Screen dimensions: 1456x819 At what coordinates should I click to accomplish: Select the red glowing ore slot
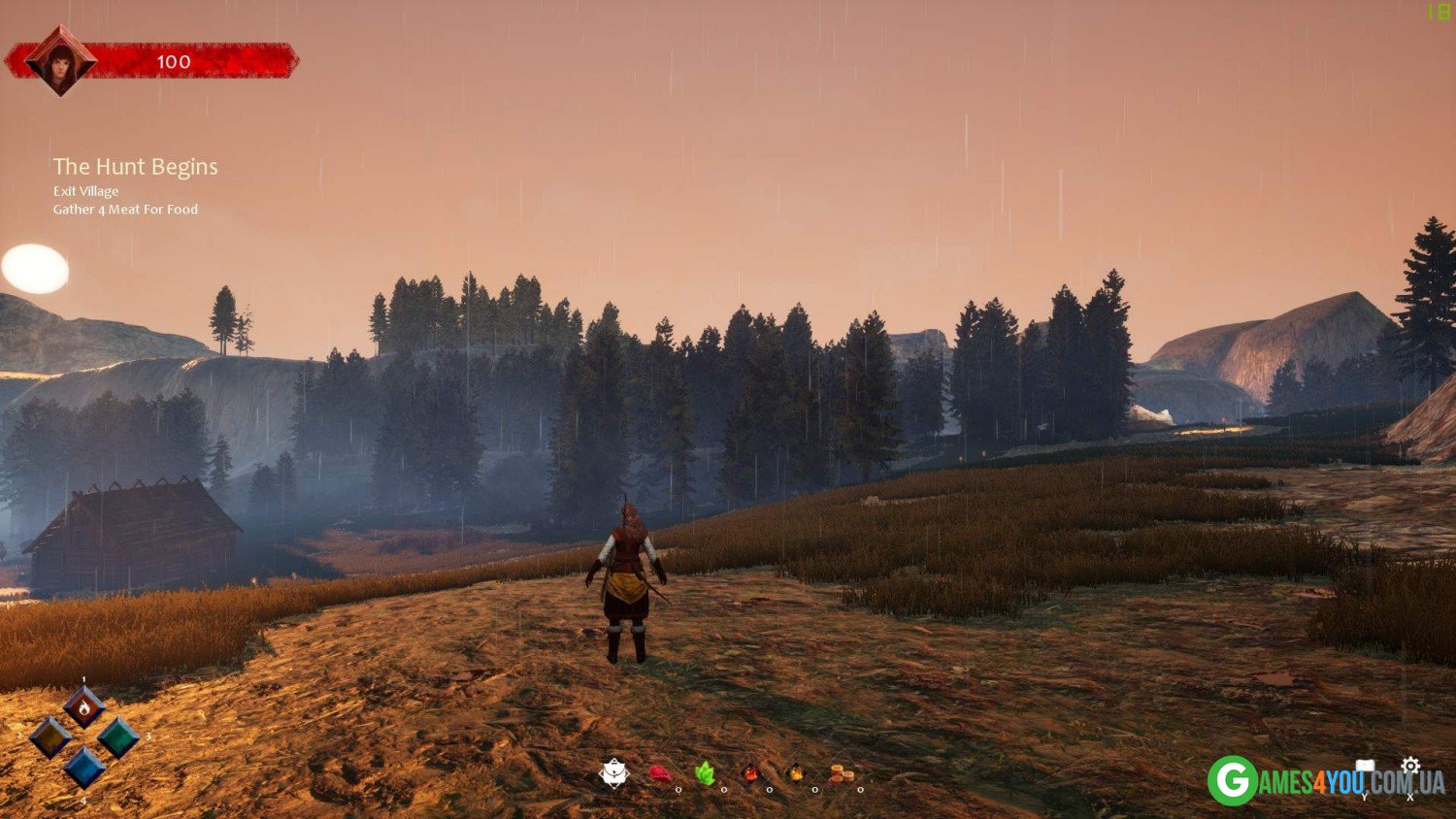(750, 774)
